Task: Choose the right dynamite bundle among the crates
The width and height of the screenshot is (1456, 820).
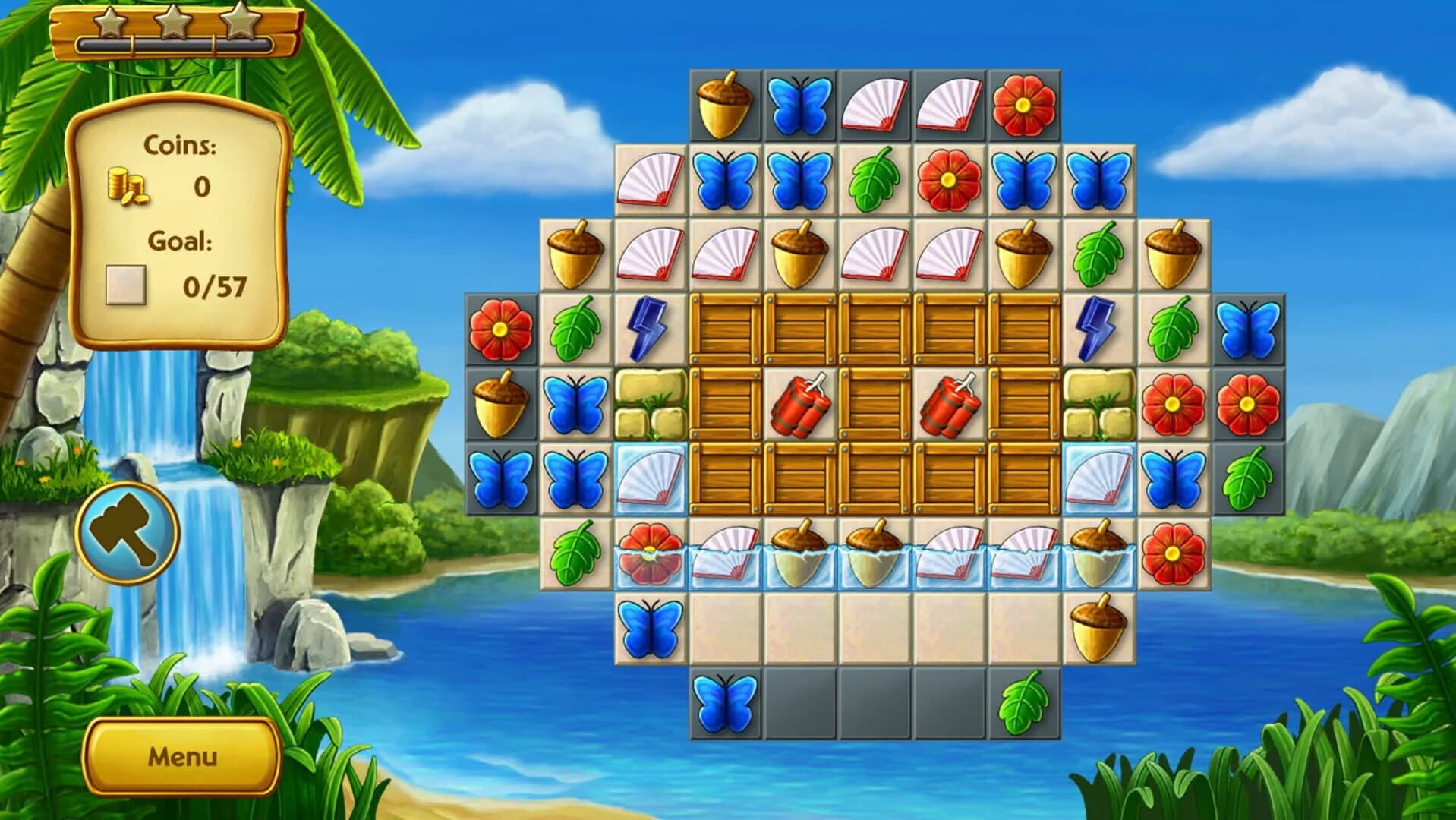Action: point(950,405)
